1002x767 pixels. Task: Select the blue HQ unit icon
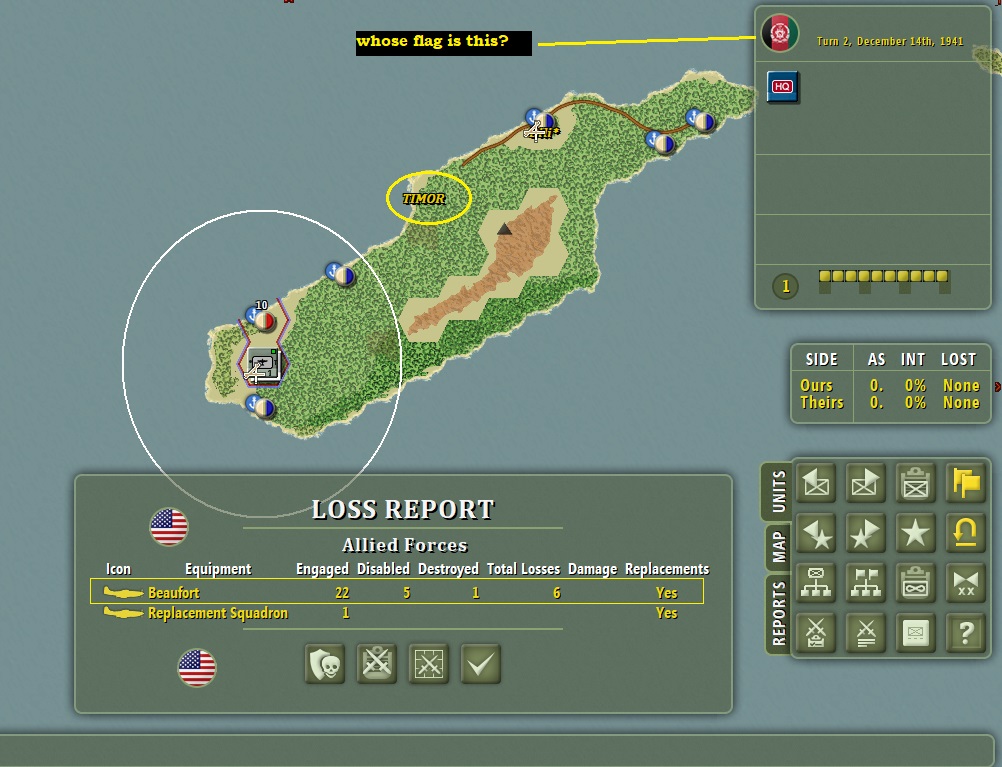click(782, 87)
